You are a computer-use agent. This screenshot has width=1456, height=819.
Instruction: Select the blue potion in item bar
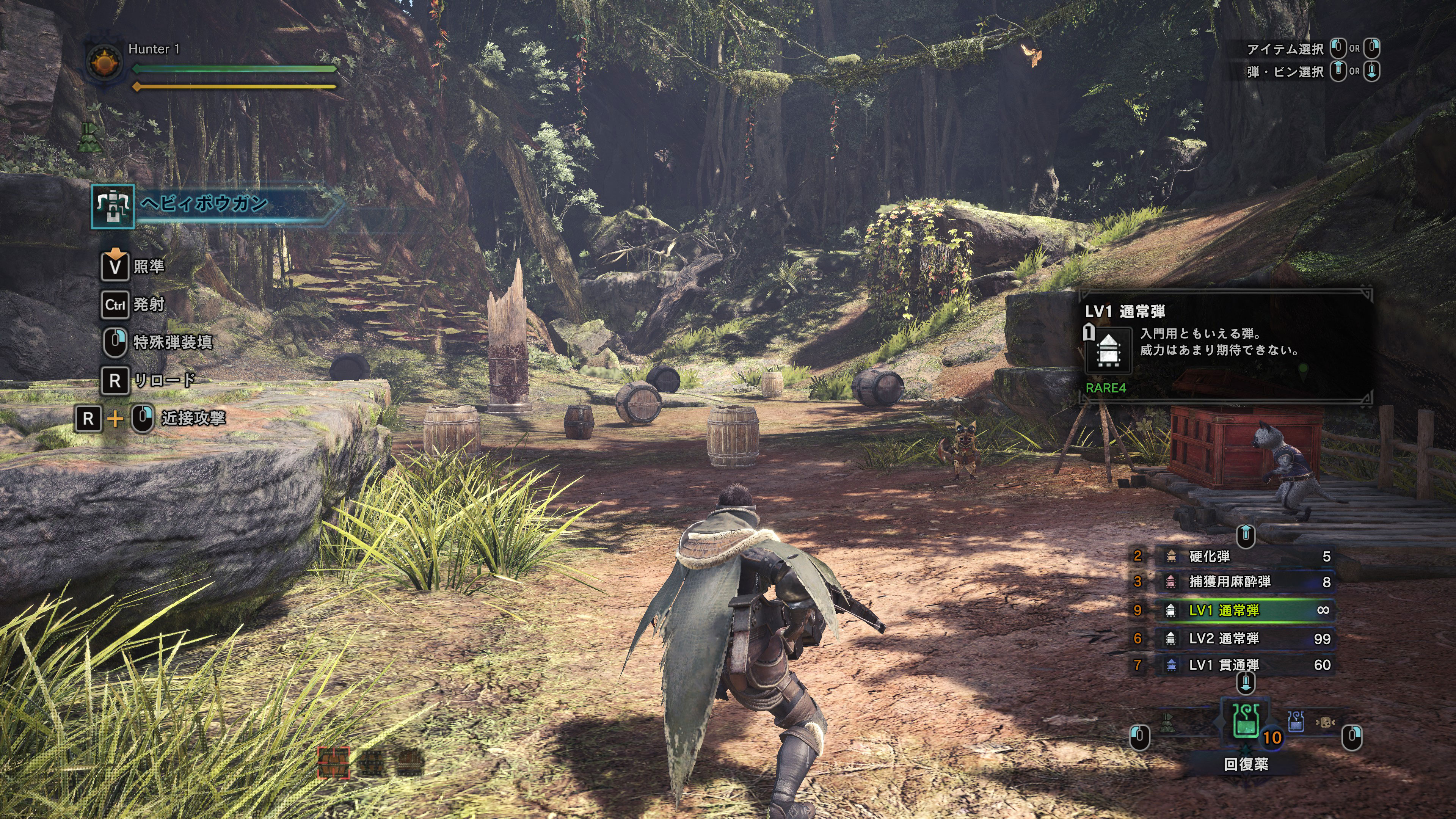[x=1296, y=722]
